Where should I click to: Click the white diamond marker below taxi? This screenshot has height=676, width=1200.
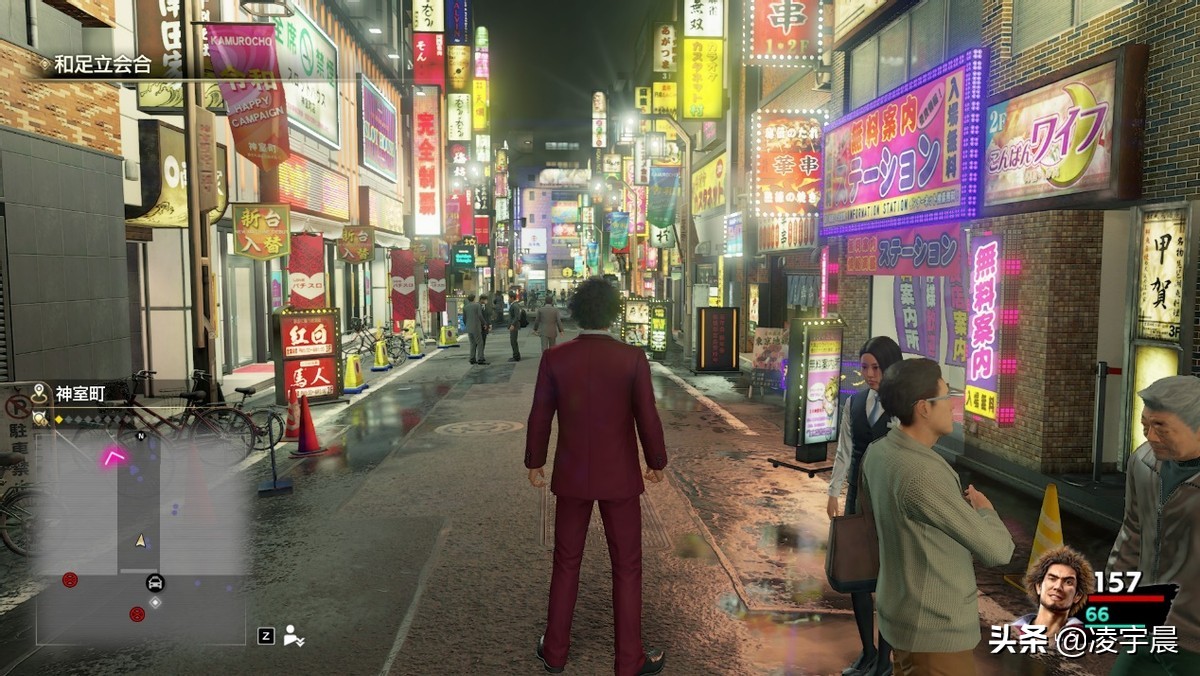coord(155,603)
